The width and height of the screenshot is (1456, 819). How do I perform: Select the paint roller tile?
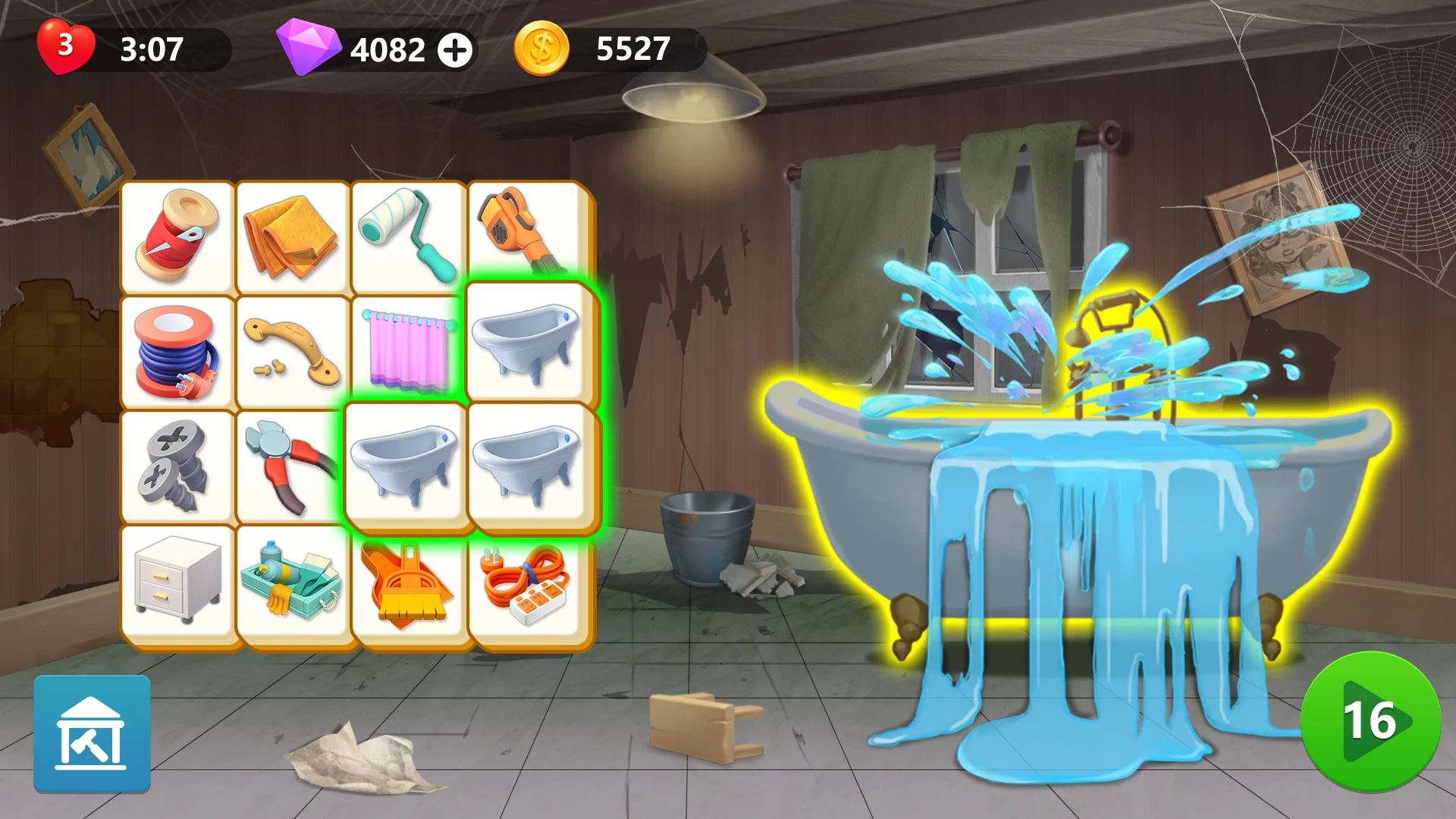(412, 235)
